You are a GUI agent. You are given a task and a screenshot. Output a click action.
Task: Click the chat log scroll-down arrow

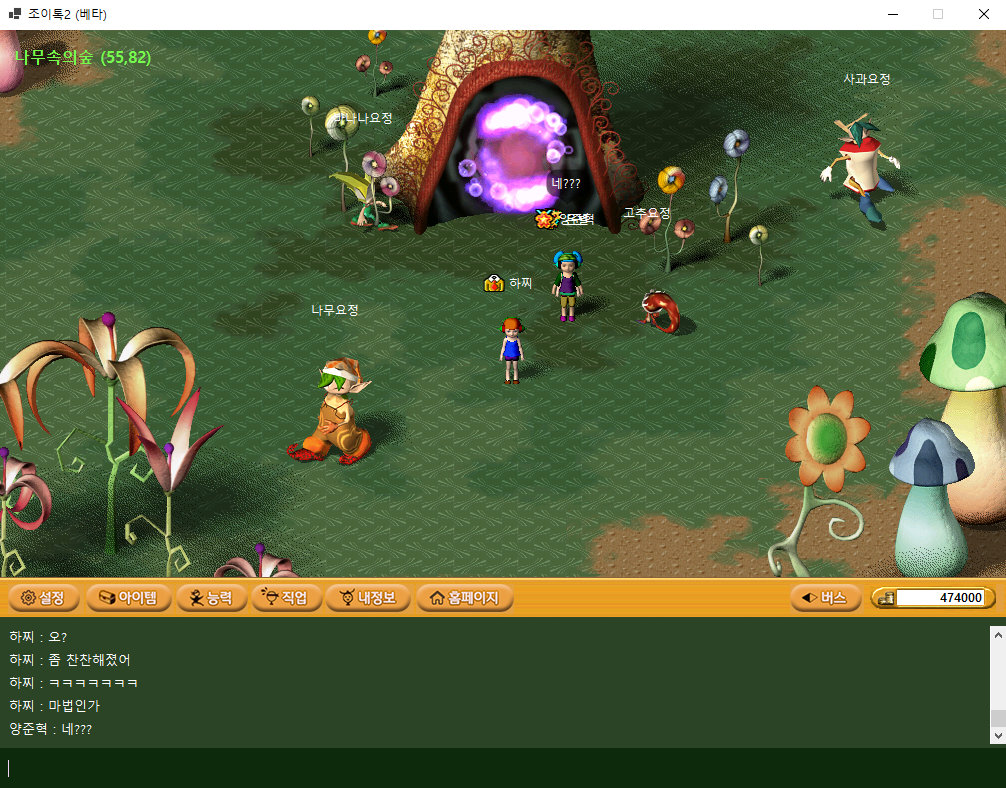[997, 735]
